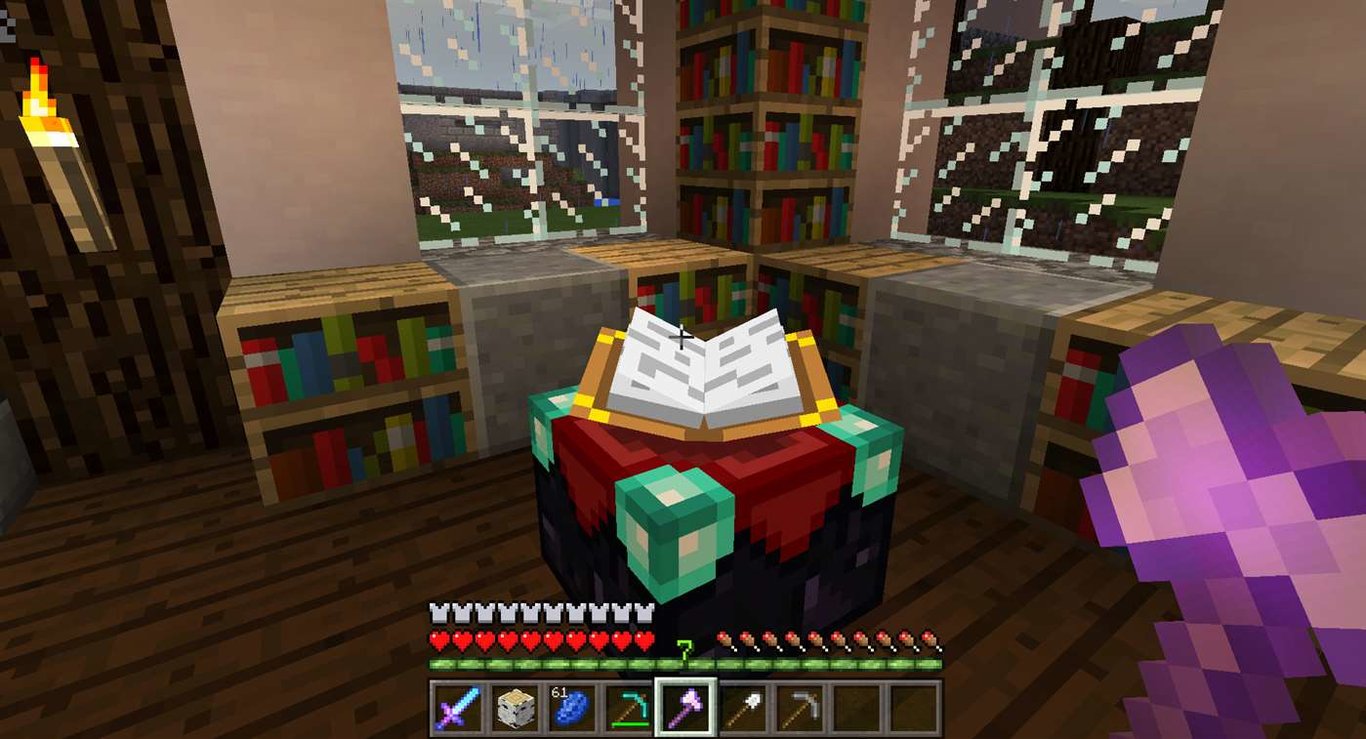Select the diamond pickaxe in the hotbar
This screenshot has width=1366, height=739.
coord(627,708)
